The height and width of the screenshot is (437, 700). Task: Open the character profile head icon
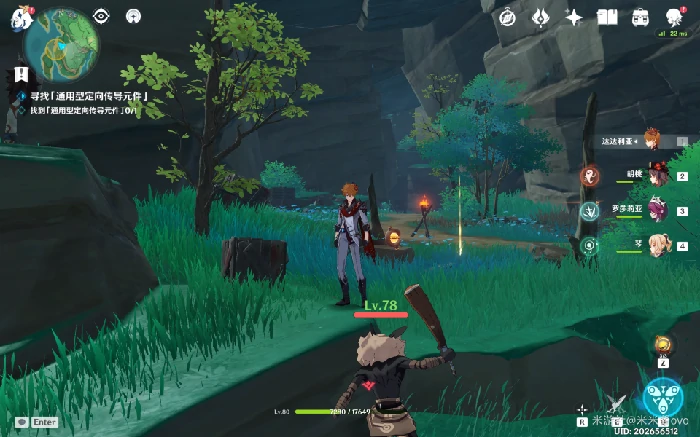pyautogui.click(x=674, y=16)
